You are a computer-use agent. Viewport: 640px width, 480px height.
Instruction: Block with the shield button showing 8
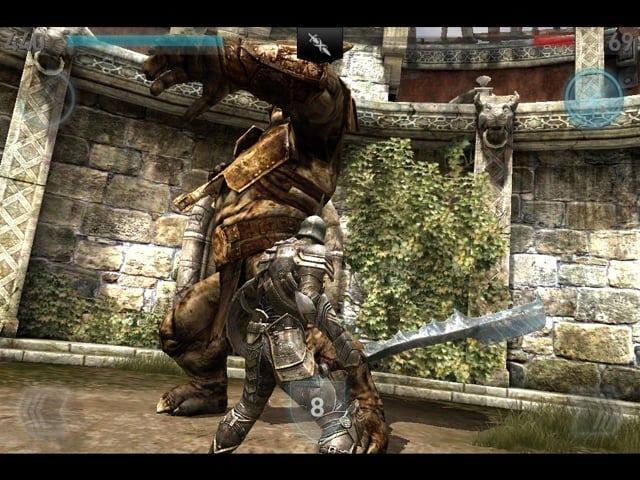tap(318, 406)
